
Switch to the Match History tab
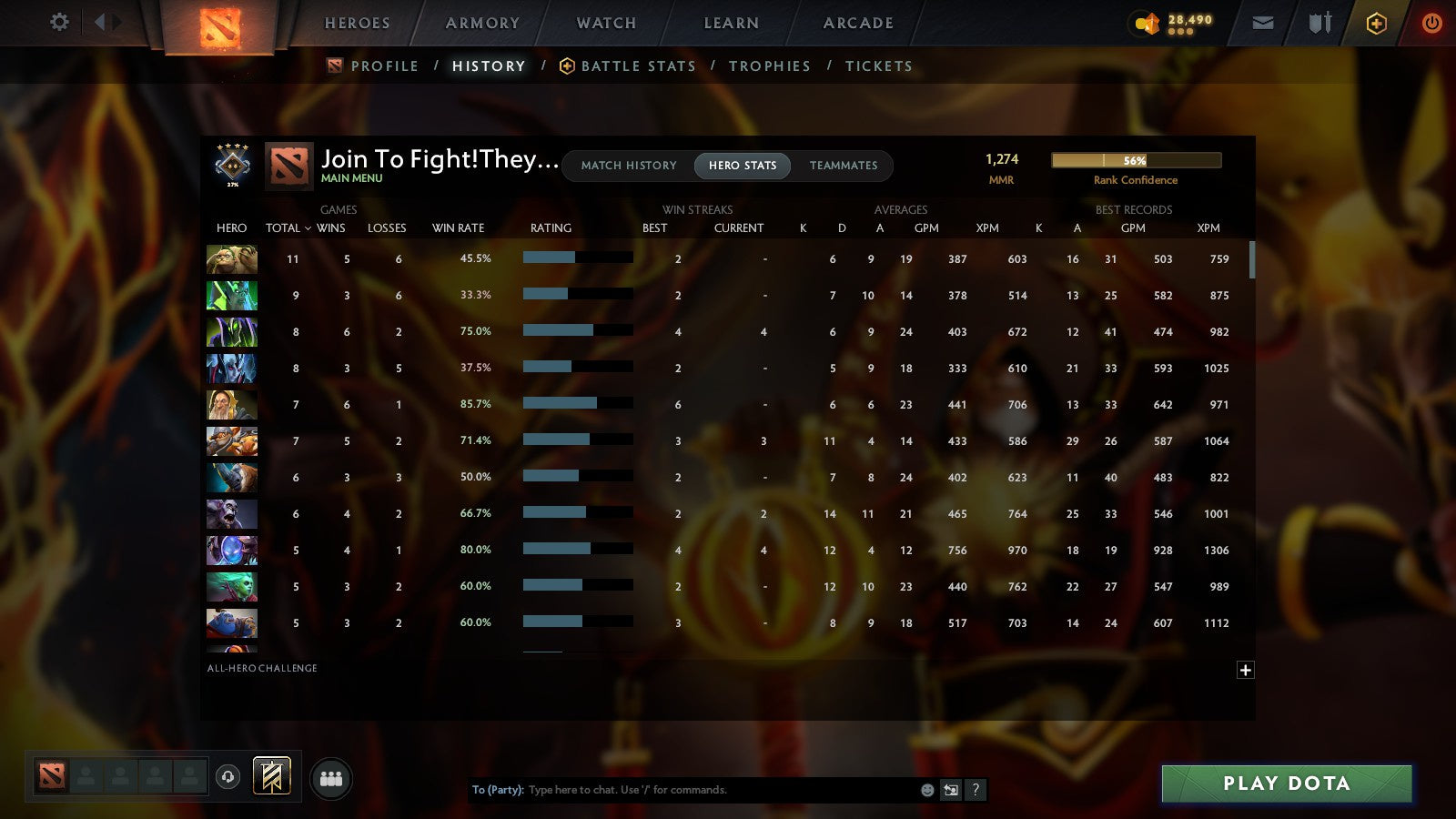pos(628,166)
